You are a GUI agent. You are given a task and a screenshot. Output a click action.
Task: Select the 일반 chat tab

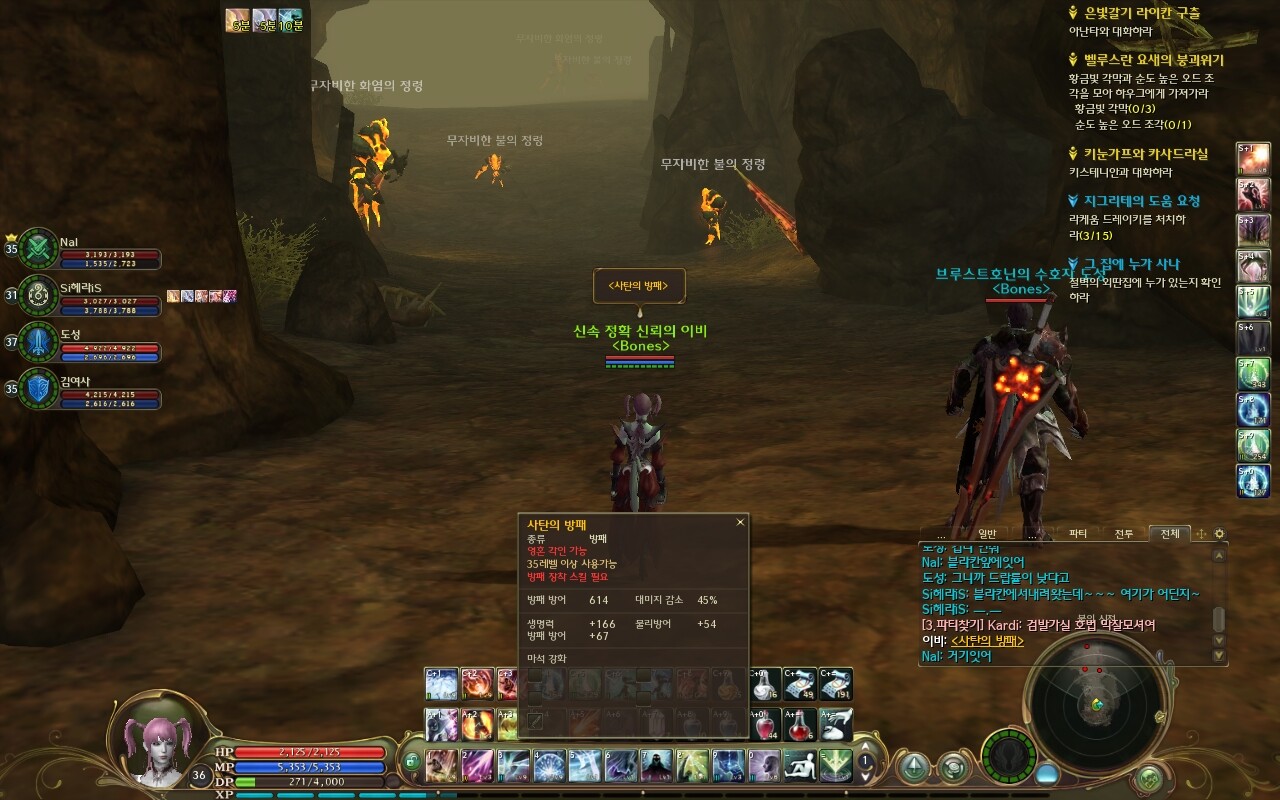click(987, 534)
